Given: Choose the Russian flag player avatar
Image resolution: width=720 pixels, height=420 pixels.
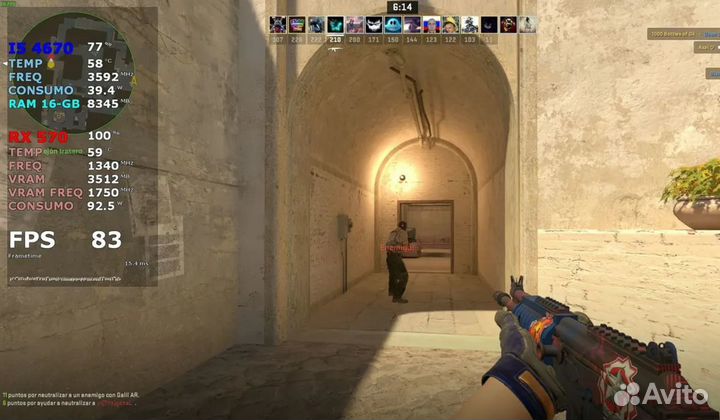Looking at the screenshot, I should [432, 25].
